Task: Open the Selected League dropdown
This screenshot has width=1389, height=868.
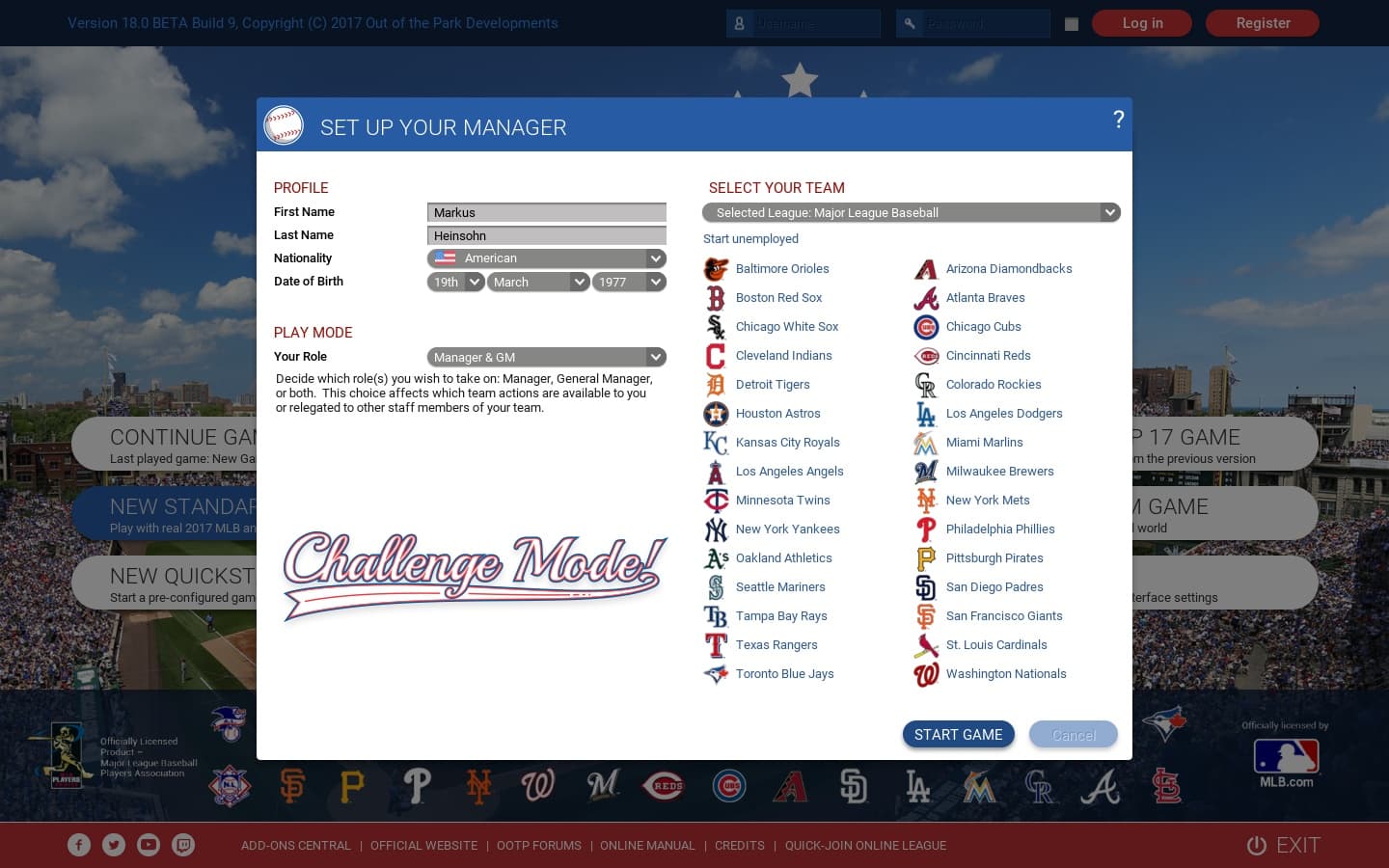Action: [x=911, y=212]
